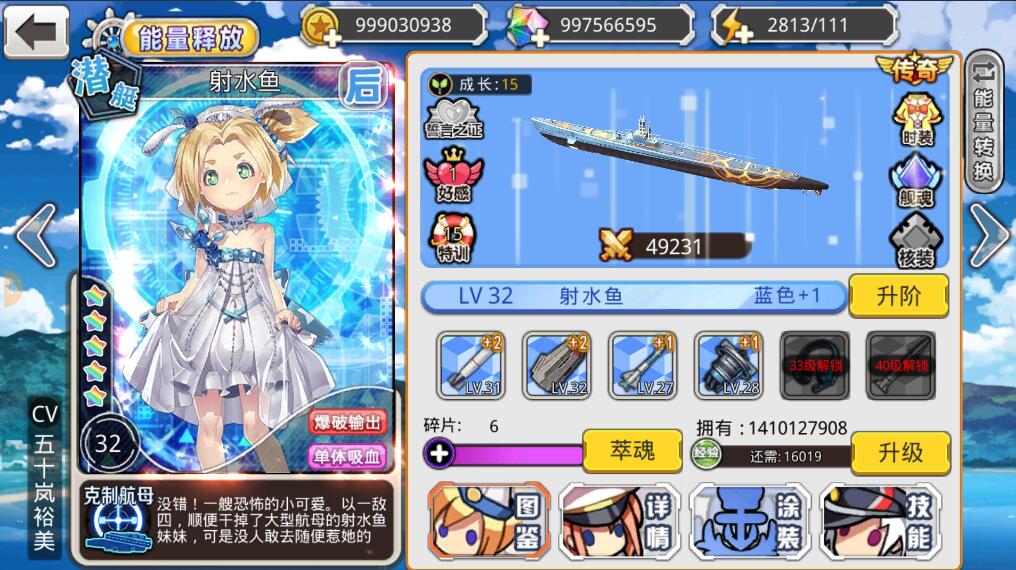Switch to the next ship

coord(988,235)
